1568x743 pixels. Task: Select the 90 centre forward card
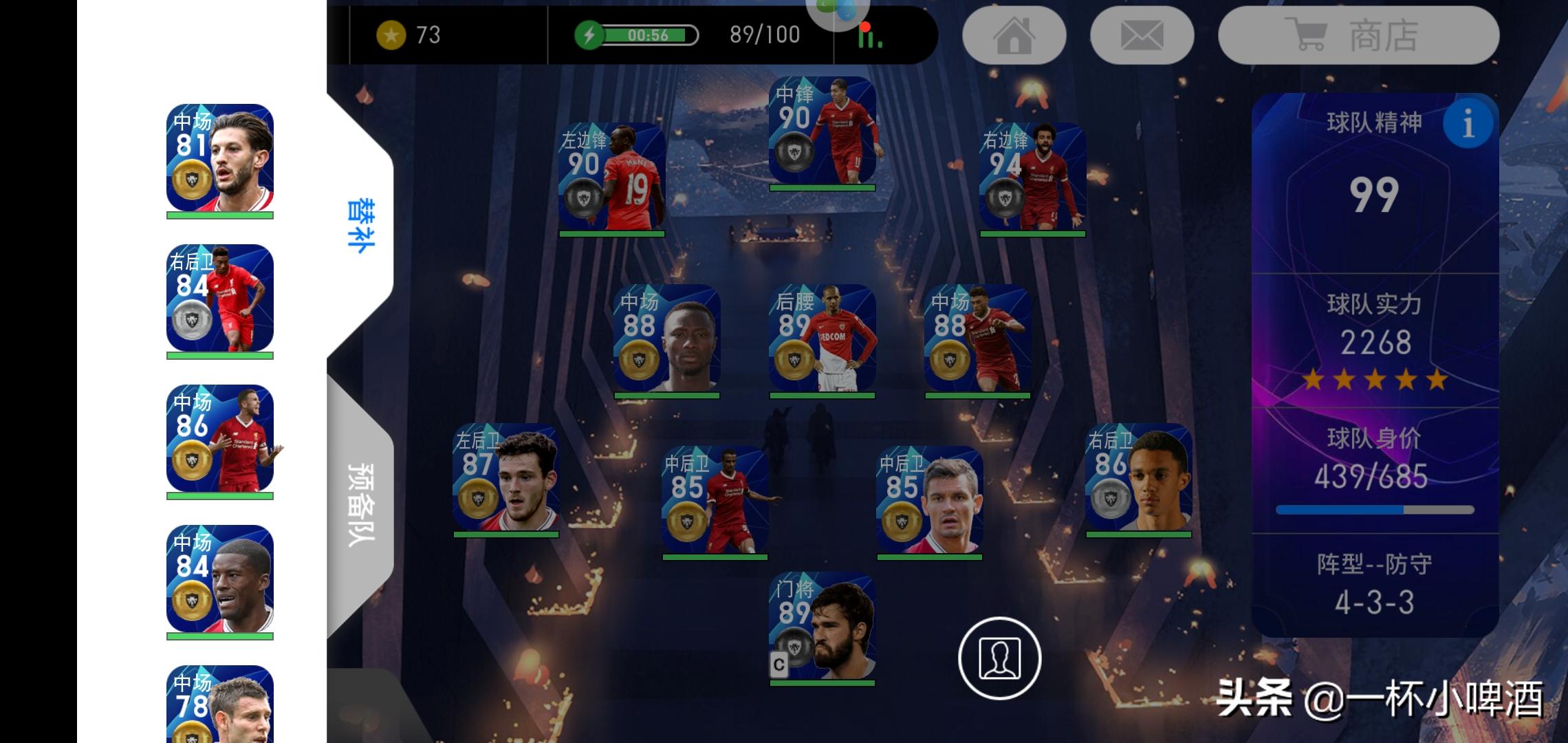pyautogui.click(x=822, y=131)
